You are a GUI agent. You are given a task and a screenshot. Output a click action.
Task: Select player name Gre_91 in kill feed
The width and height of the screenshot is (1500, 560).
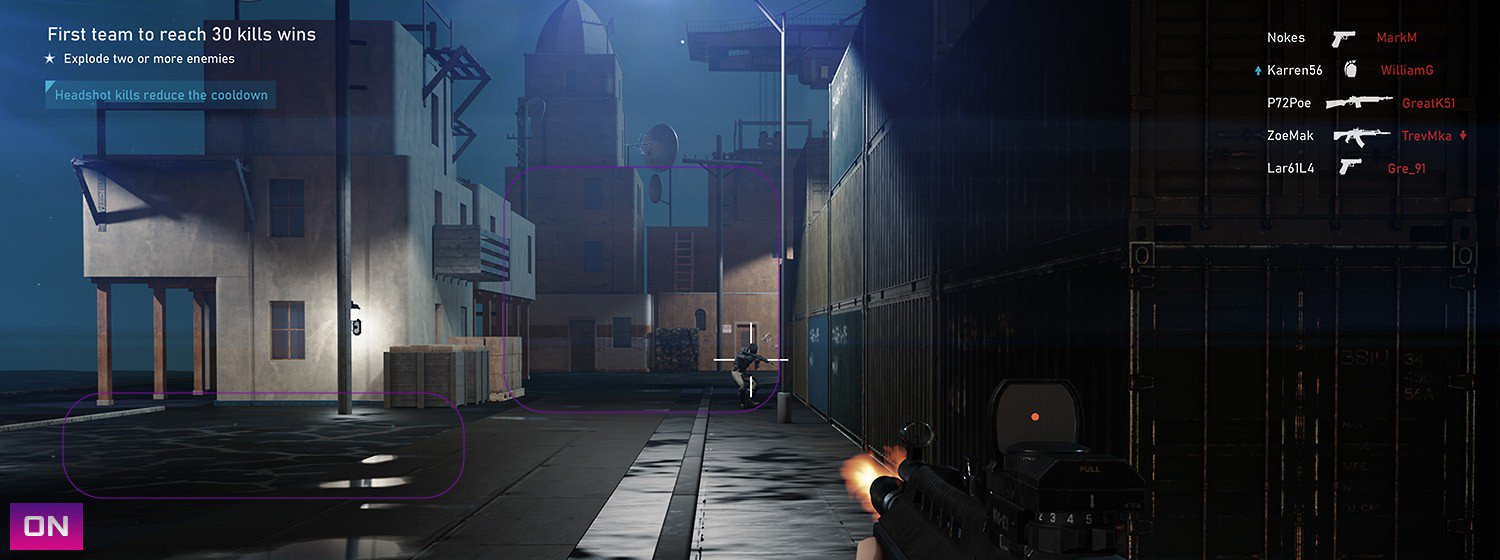[1406, 168]
